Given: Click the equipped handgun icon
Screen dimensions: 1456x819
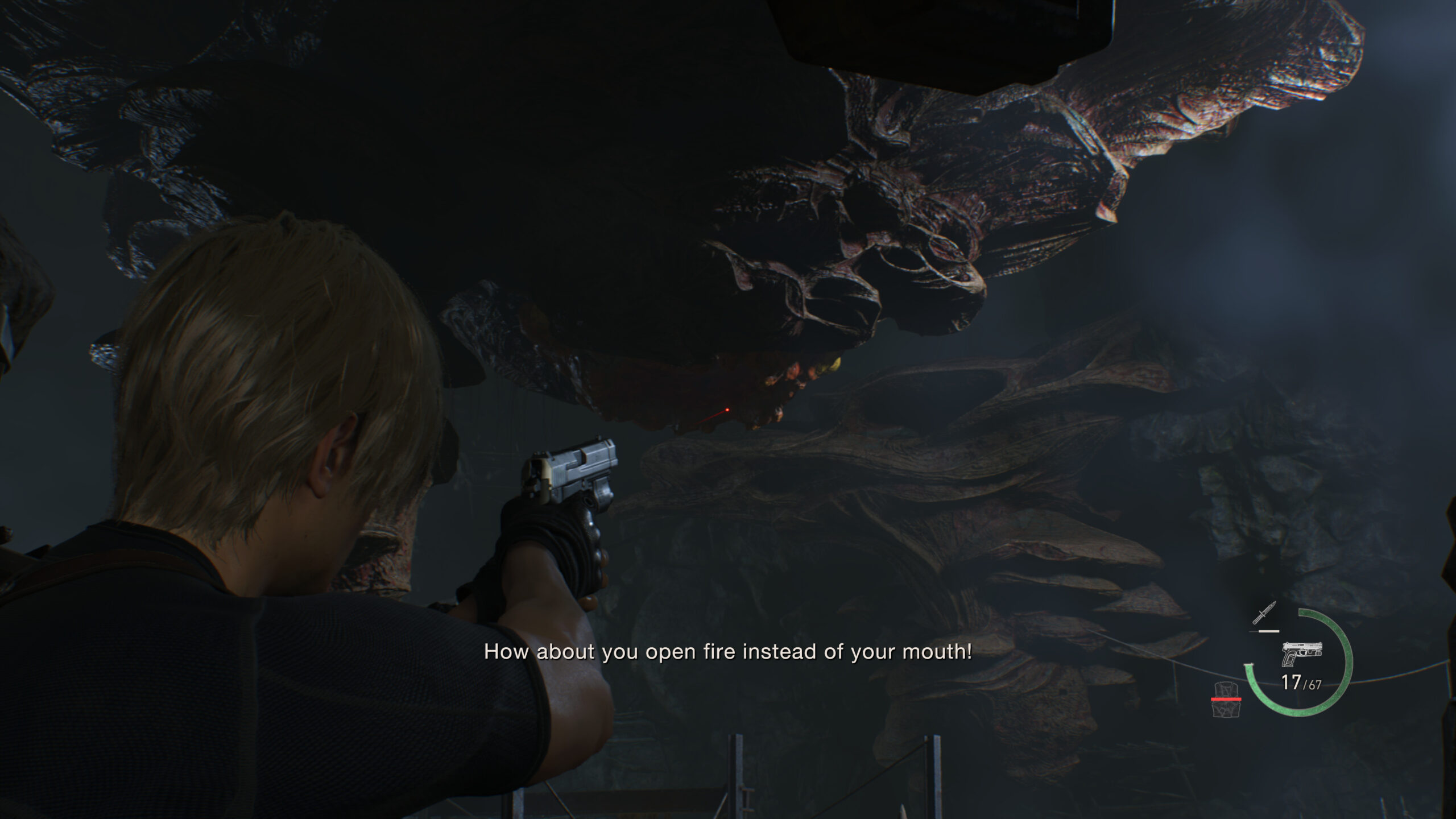Looking at the screenshot, I should [1302, 655].
